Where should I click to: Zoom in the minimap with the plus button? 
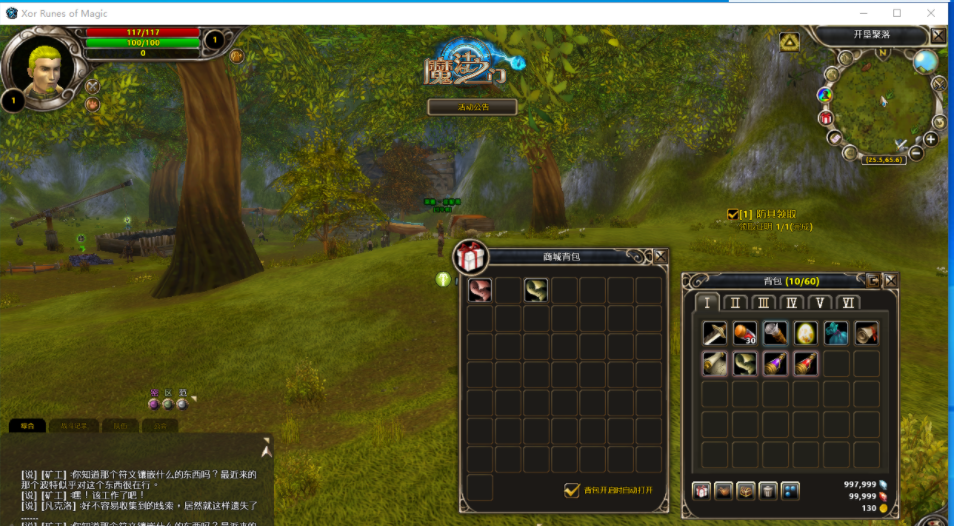click(931, 139)
